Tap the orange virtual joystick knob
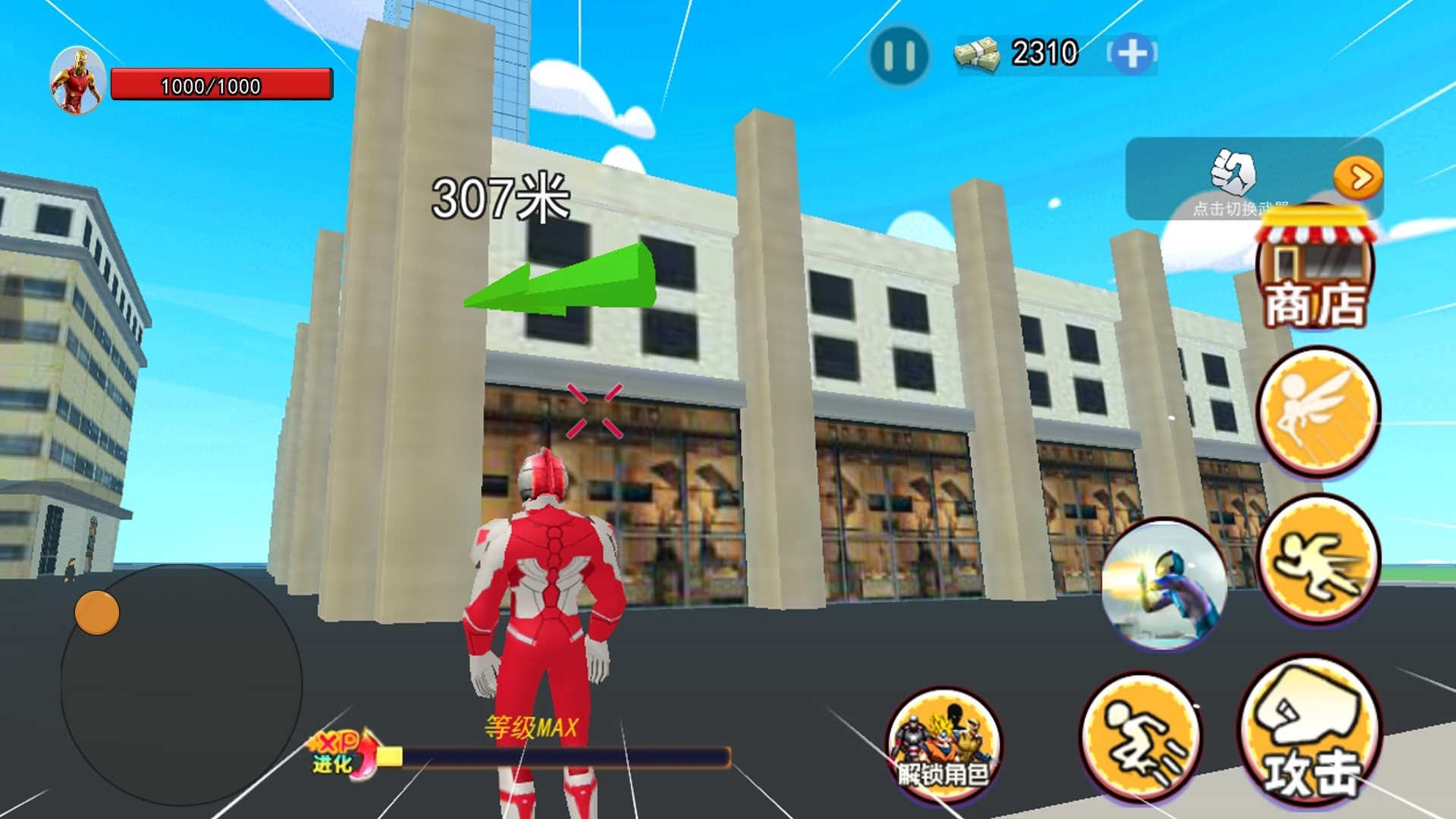 (x=97, y=612)
